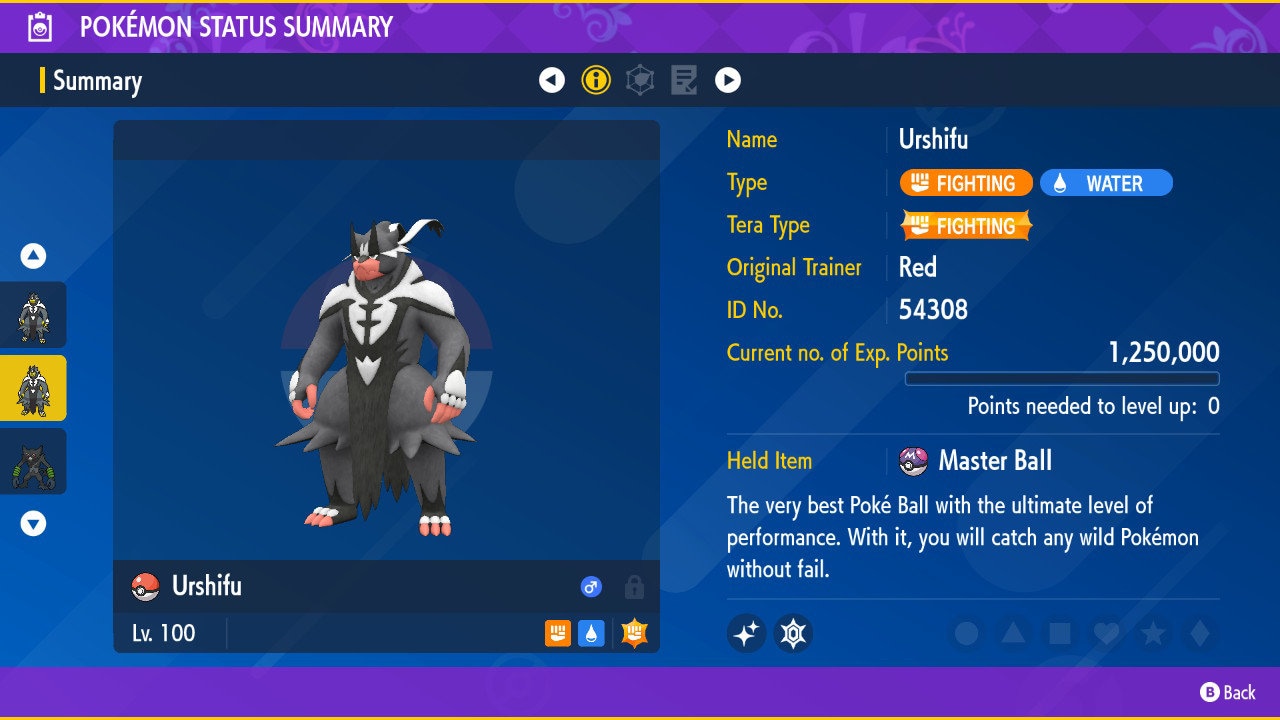
Task: Click the sparkle icon below Held Item
Action: 747,633
